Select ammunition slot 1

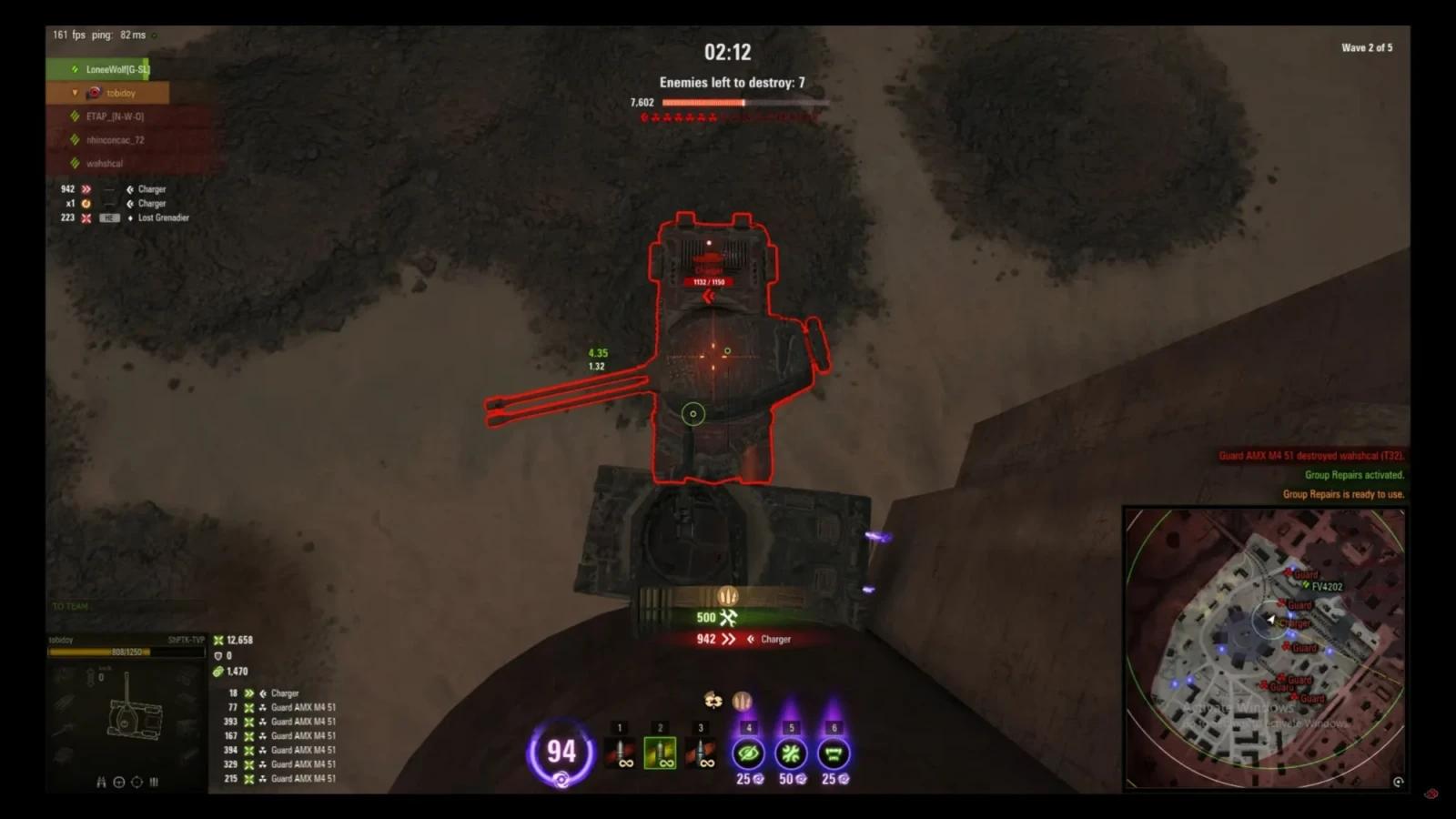[x=620, y=751]
